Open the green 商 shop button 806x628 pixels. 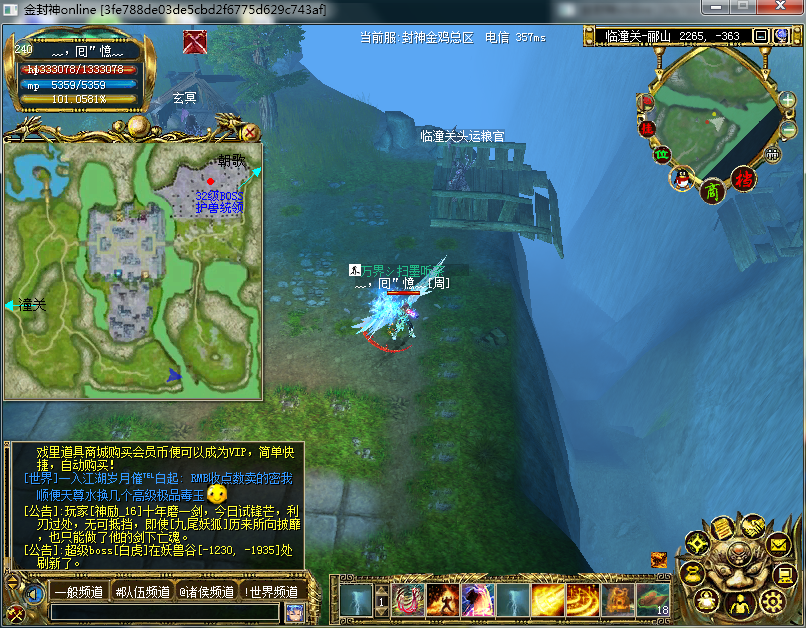click(712, 190)
